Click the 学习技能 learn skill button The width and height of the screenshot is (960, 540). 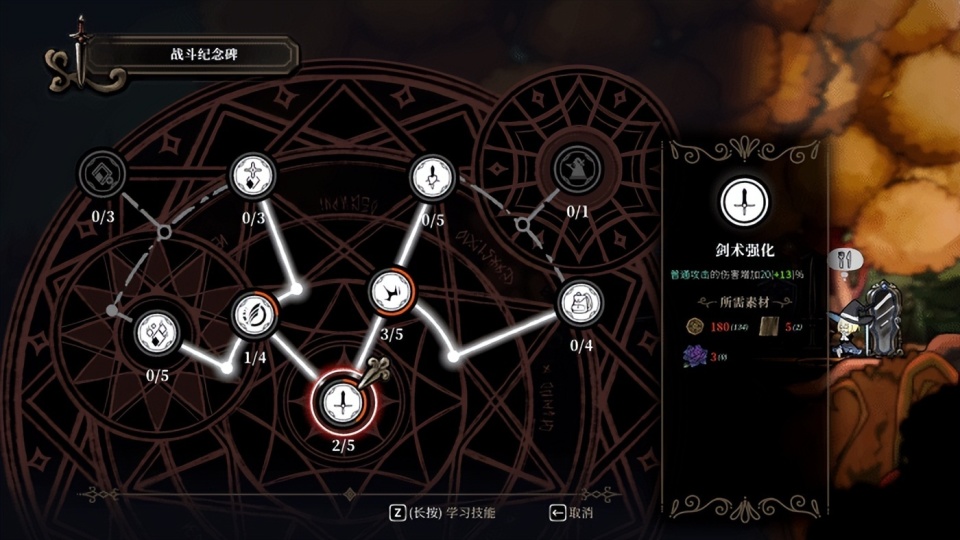point(442,513)
